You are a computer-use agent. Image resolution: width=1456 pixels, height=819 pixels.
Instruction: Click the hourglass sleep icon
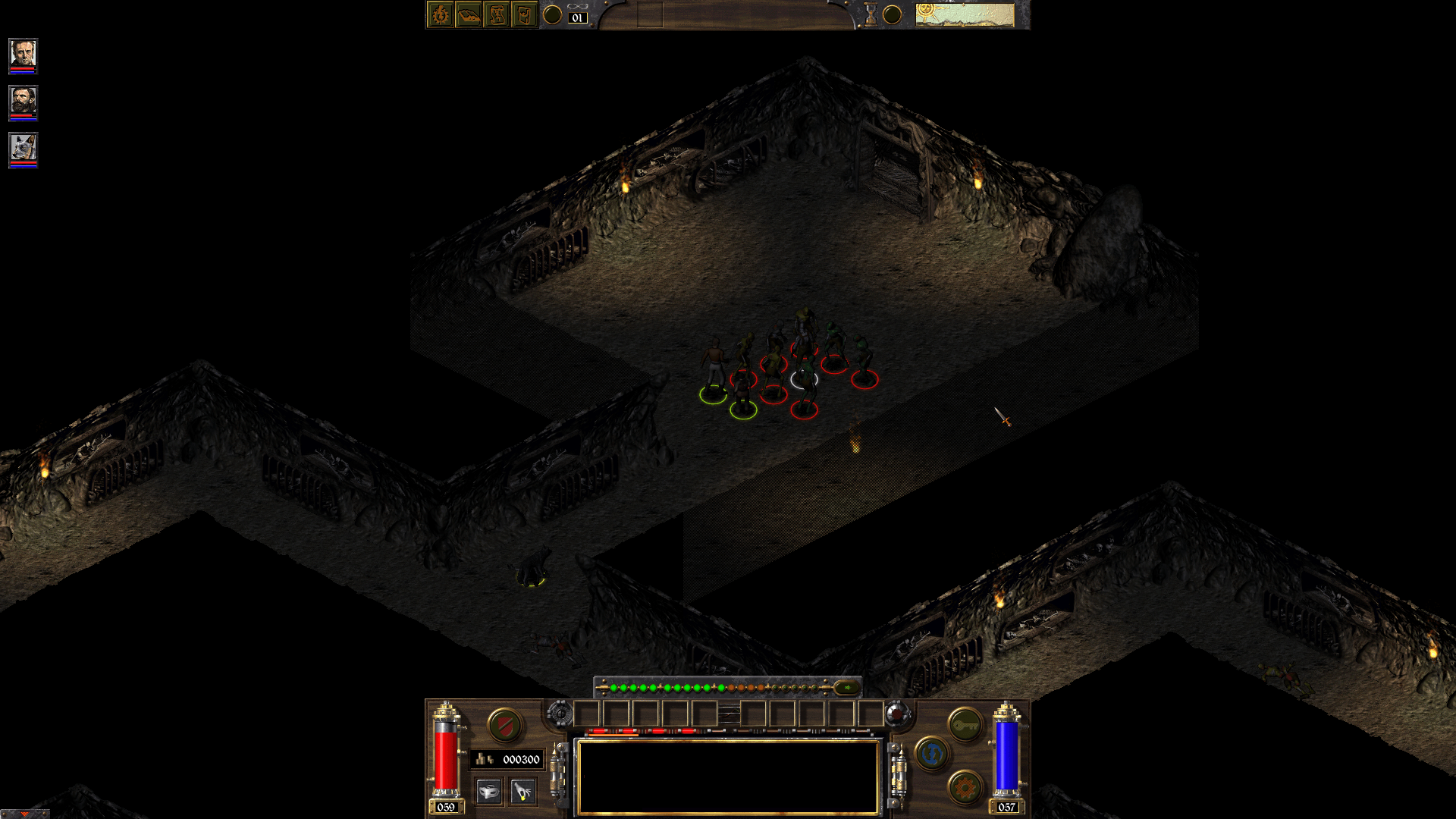pos(870,14)
